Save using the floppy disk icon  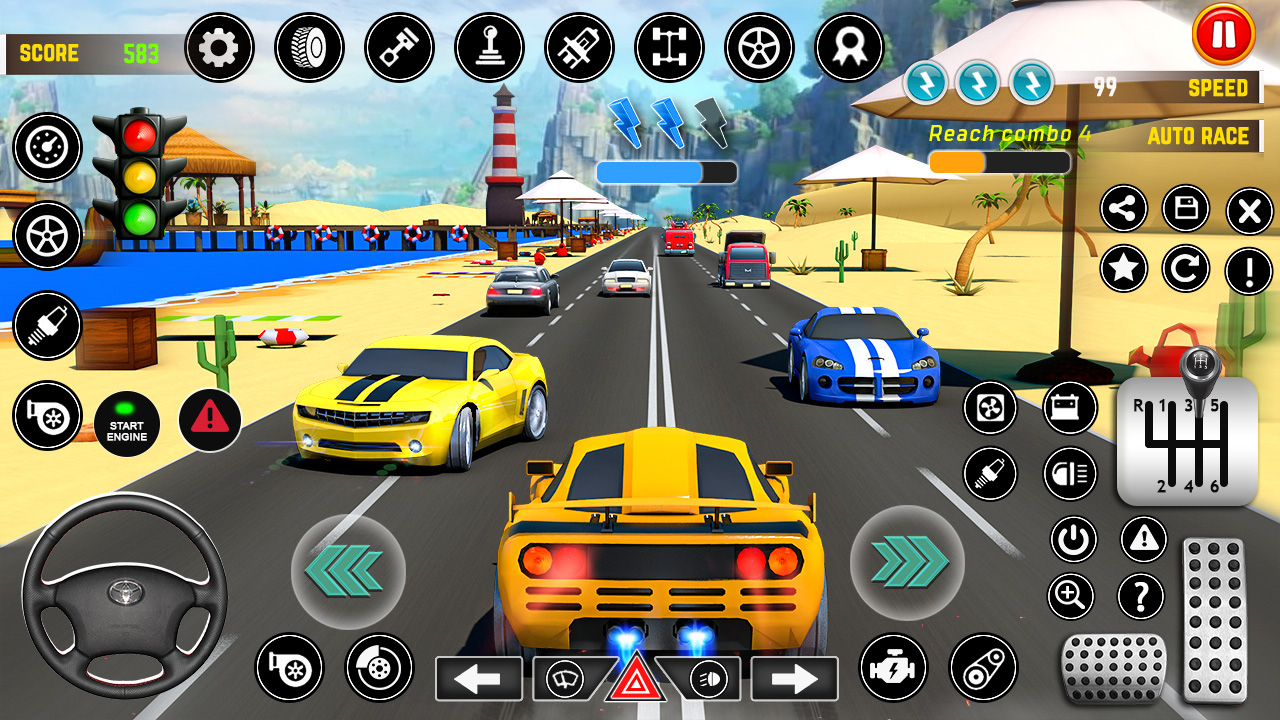(1186, 209)
